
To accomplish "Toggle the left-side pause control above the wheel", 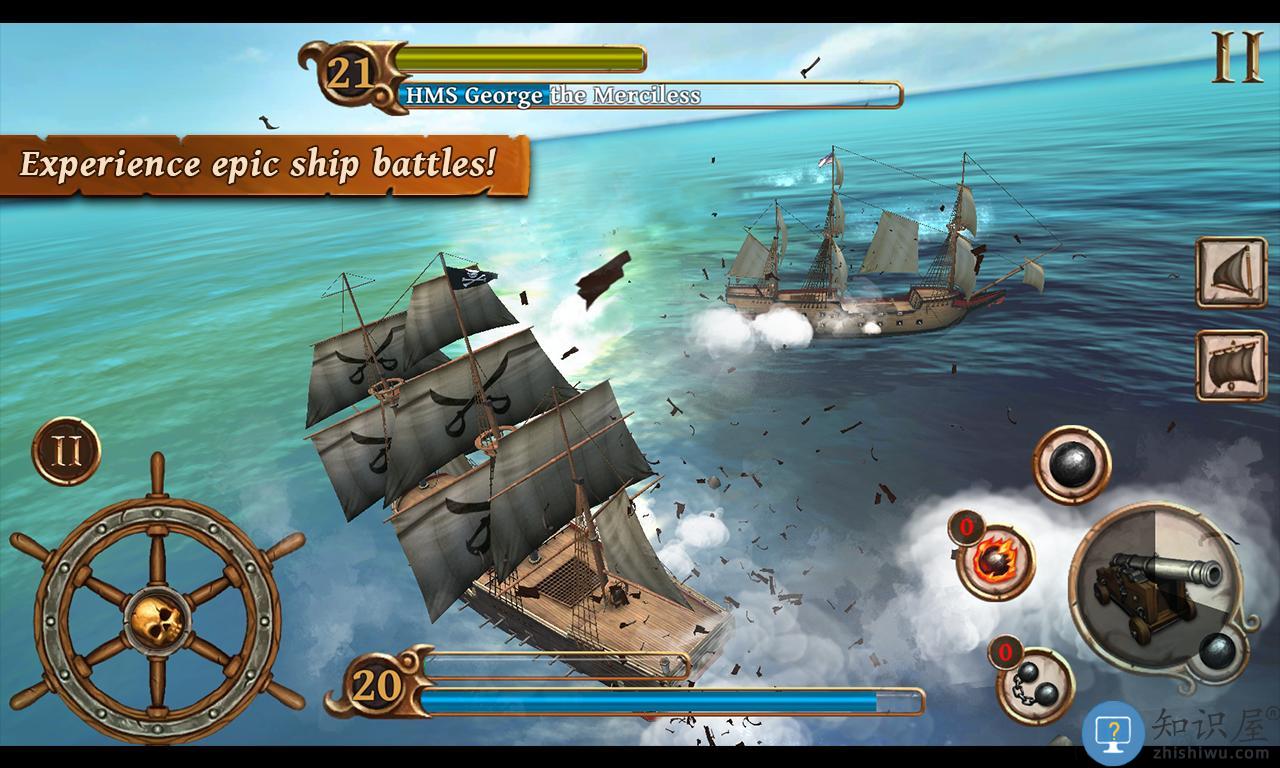I will tap(68, 455).
